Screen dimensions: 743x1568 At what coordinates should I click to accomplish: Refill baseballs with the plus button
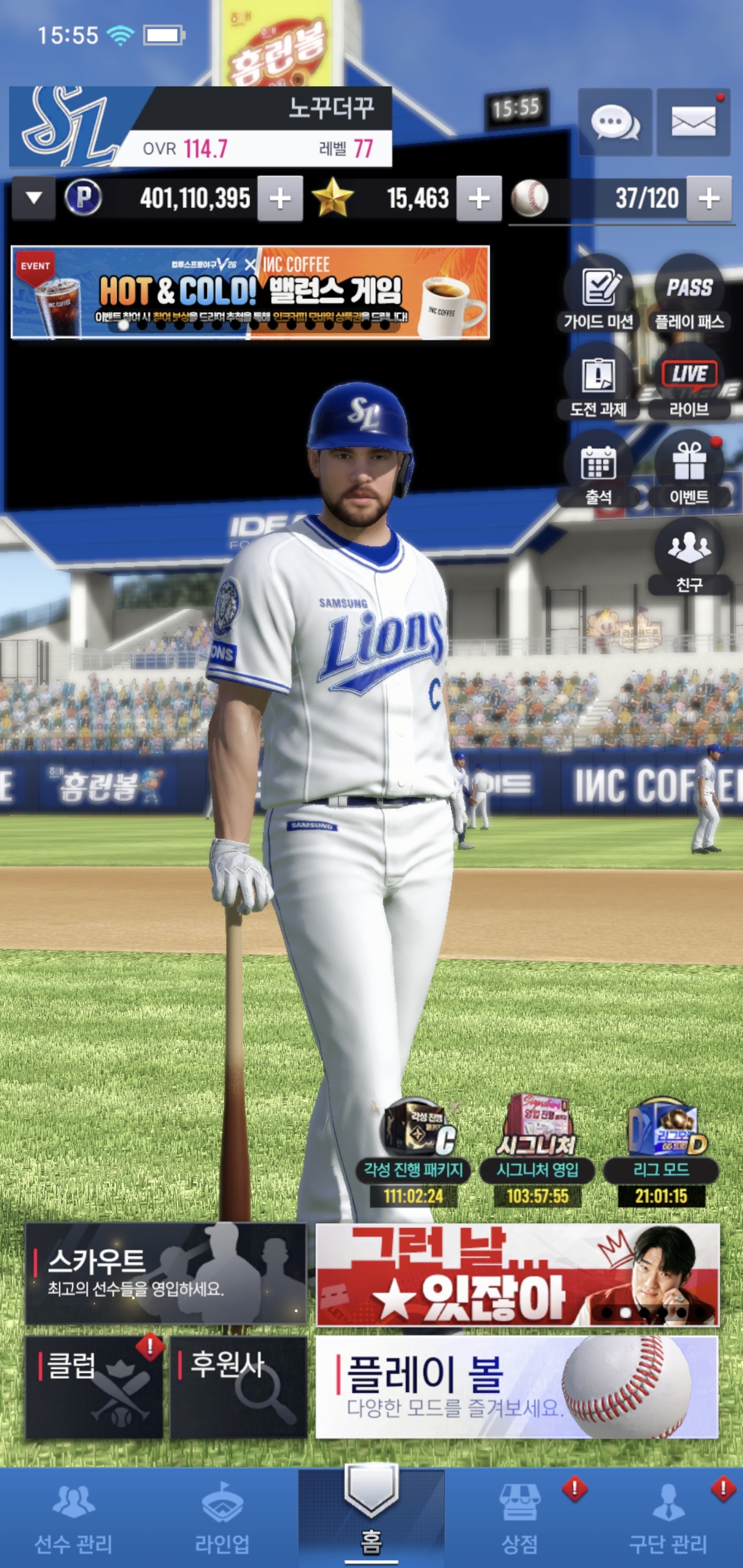[709, 199]
